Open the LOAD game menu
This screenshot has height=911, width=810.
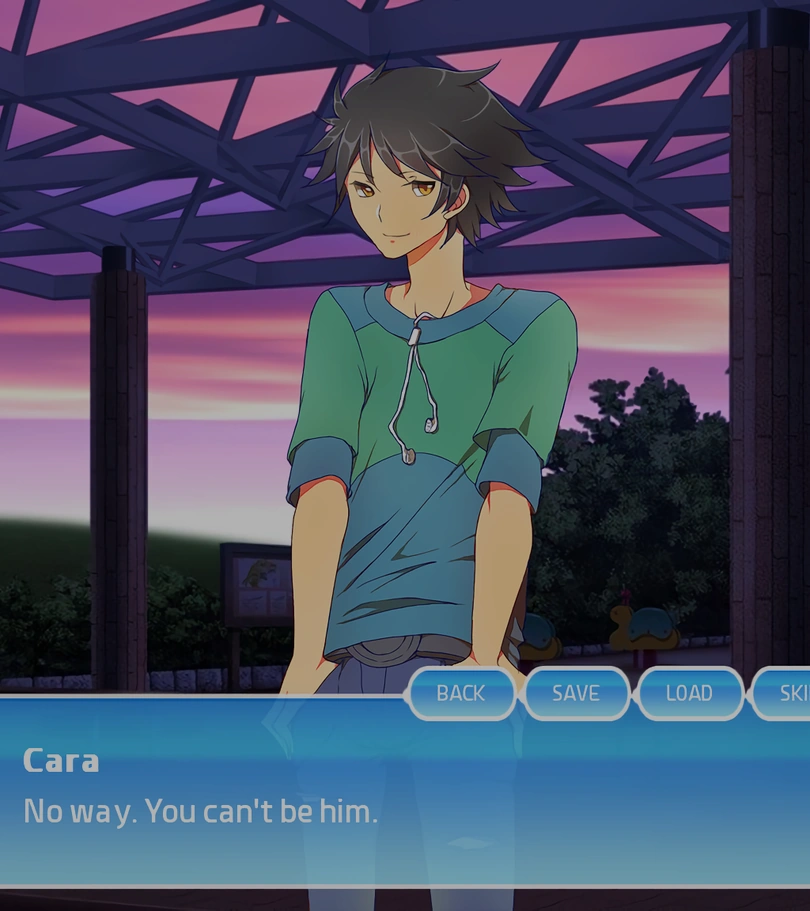(689, 693)
